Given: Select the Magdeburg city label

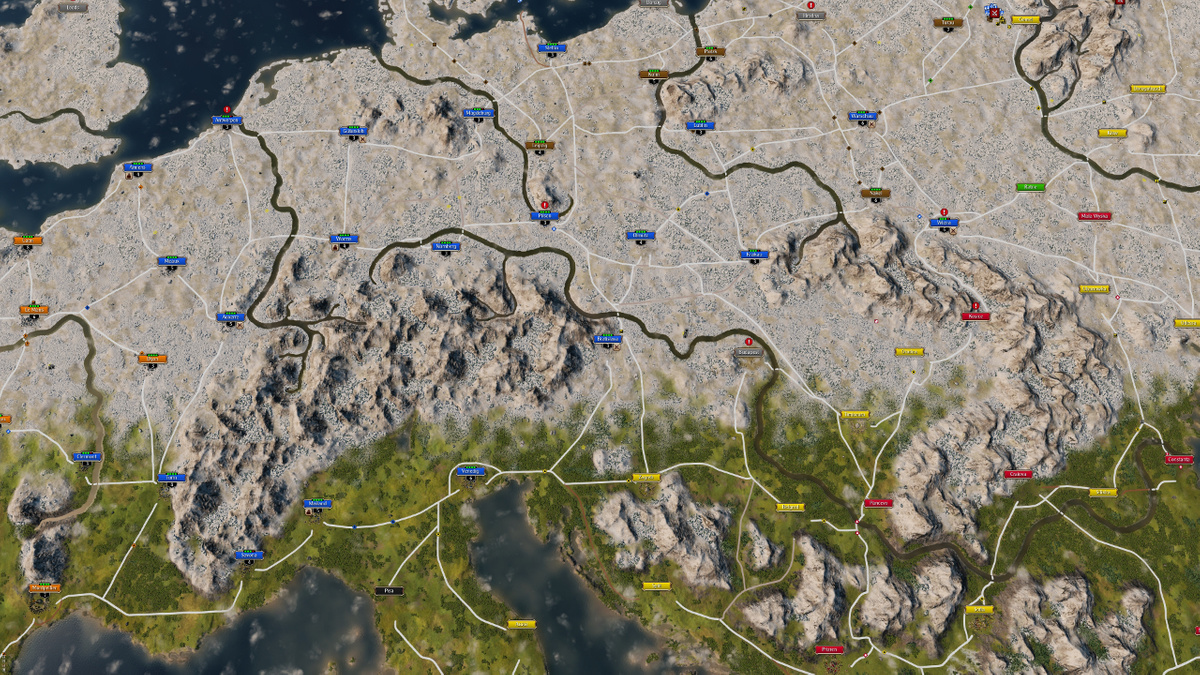Looking at the screenshot, I should tap(480, 113).
